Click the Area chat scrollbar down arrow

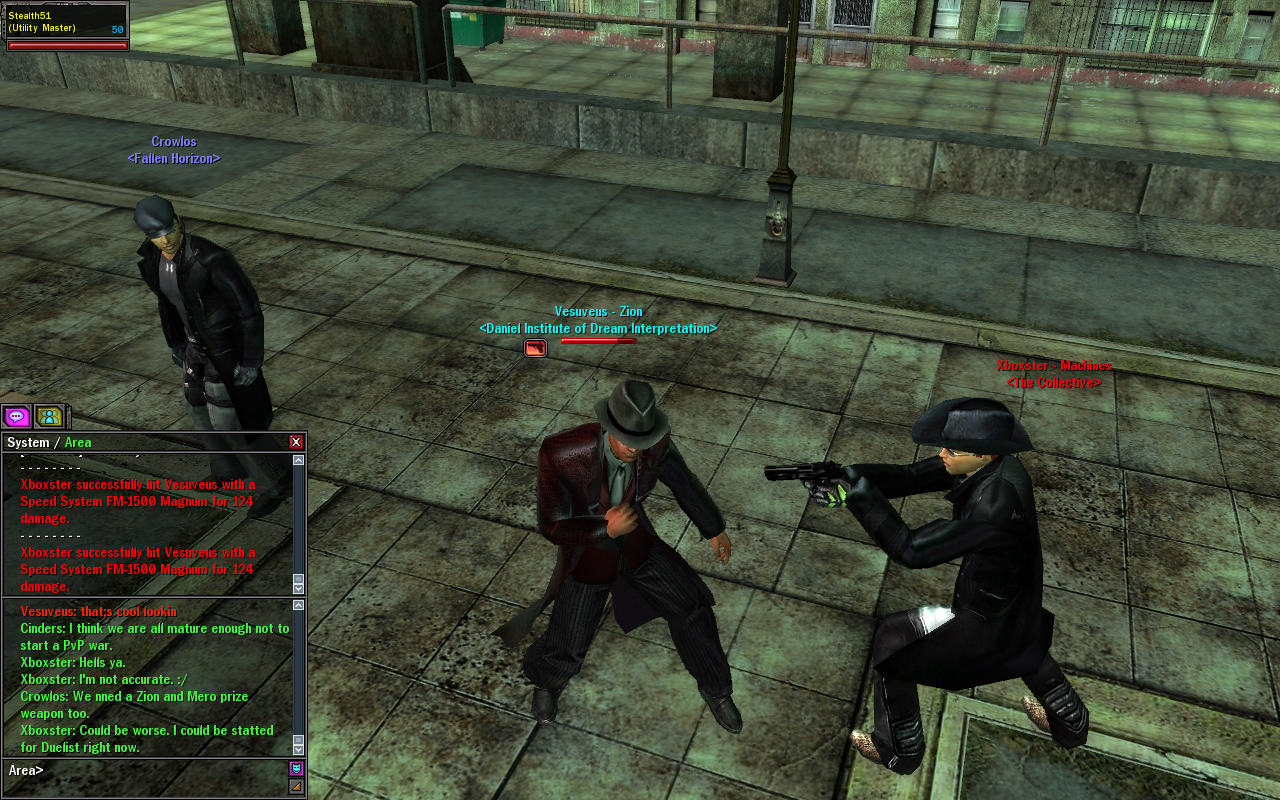click(298, 748)
